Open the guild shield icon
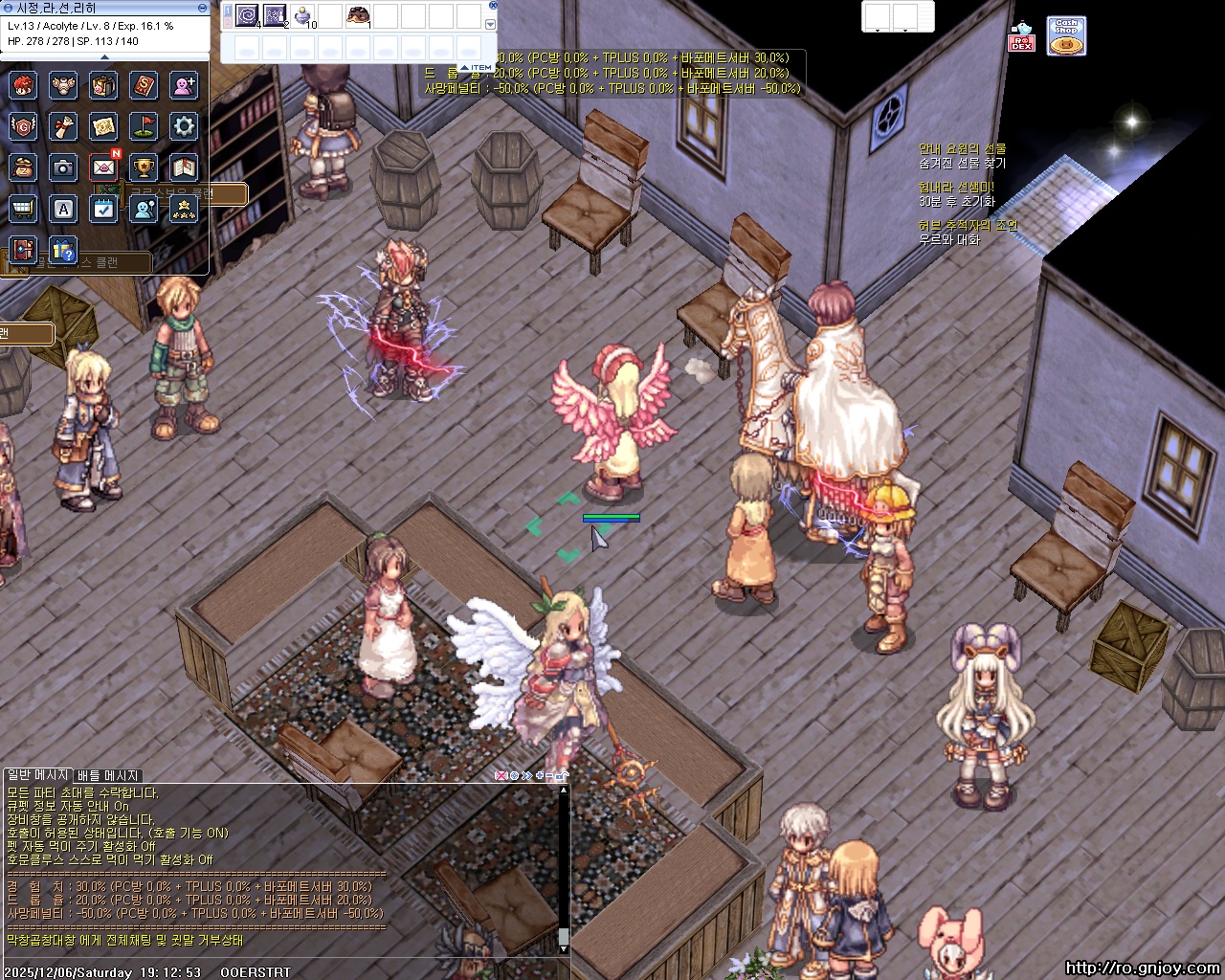 tap(23, 125)
